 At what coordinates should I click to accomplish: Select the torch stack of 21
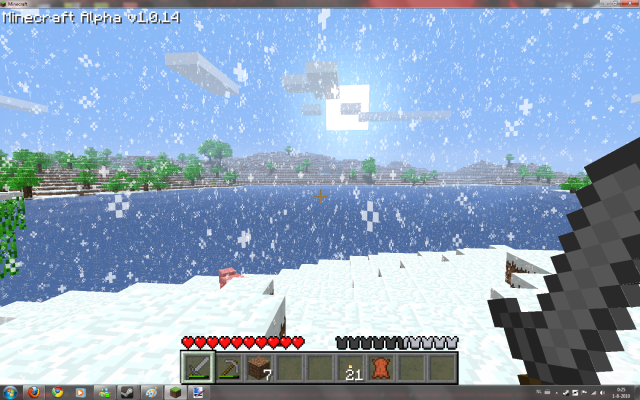point(351,367)
